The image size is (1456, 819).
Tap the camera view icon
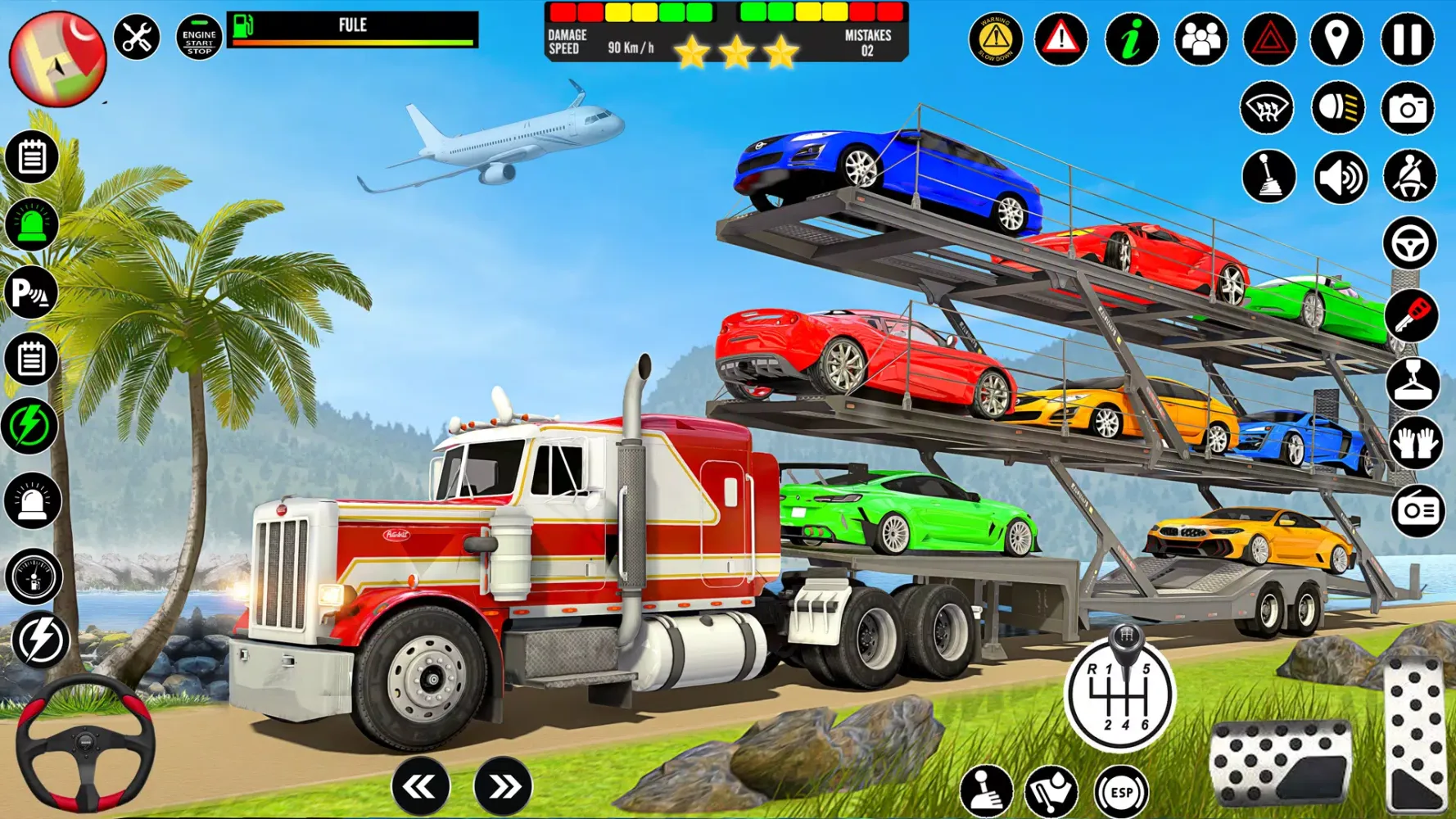click(x=1410, y=107)
